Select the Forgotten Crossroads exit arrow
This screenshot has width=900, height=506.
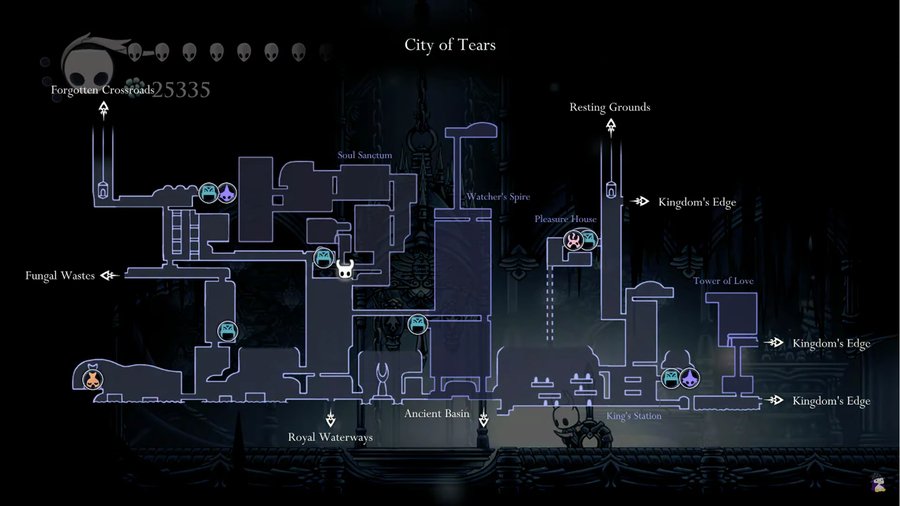coord(104,108)
